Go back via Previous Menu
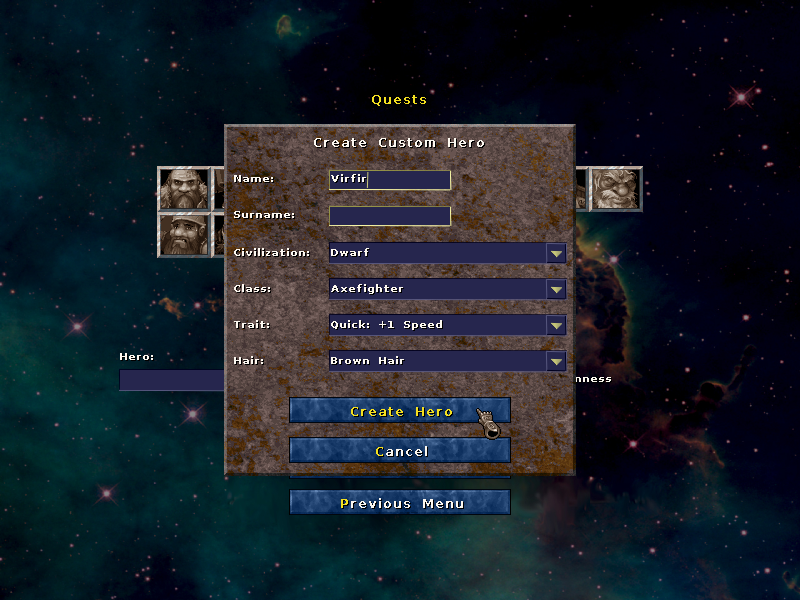The image size is (800, 600). 400,503
